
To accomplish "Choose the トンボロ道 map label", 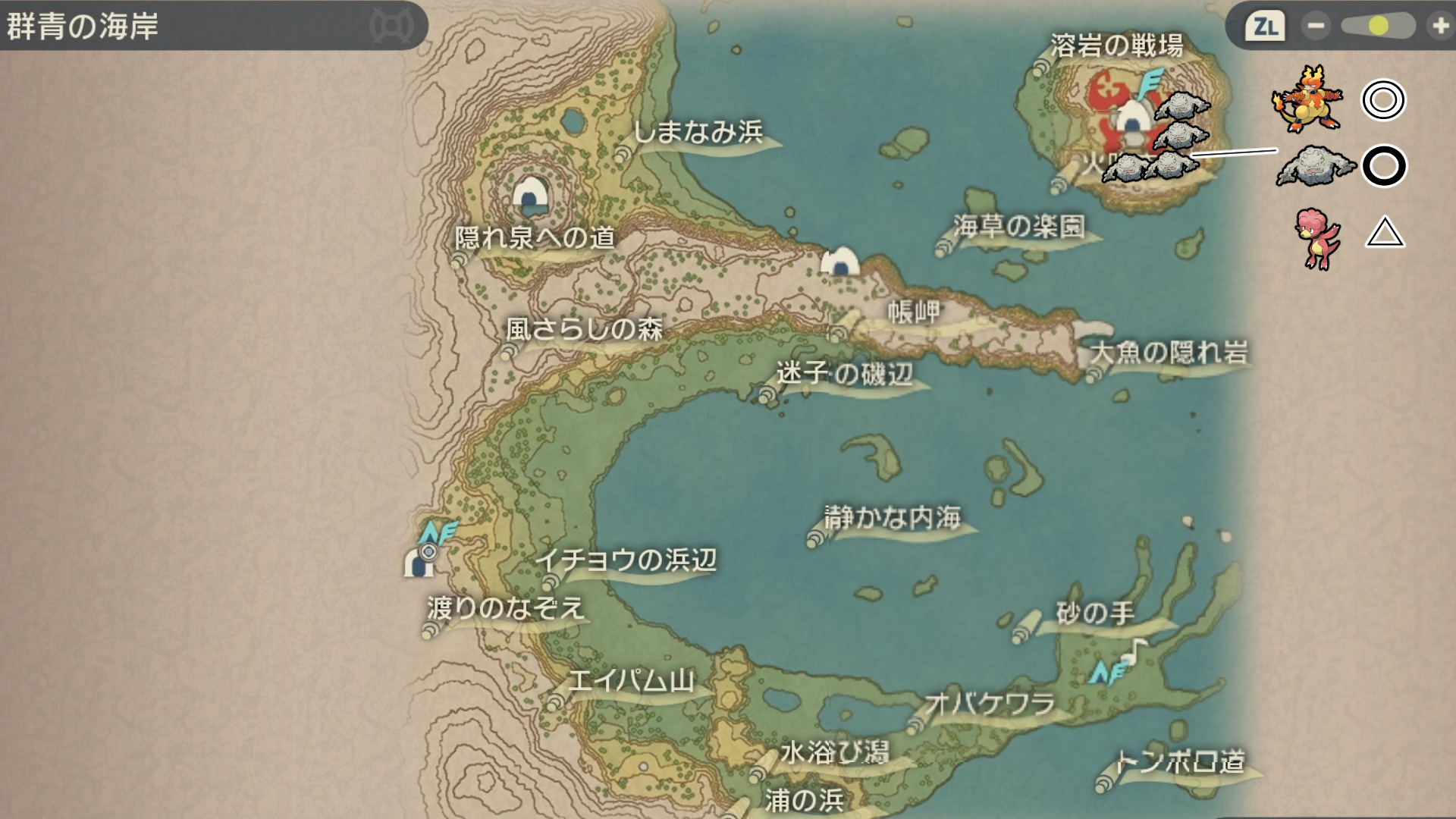I will 1181,761.
